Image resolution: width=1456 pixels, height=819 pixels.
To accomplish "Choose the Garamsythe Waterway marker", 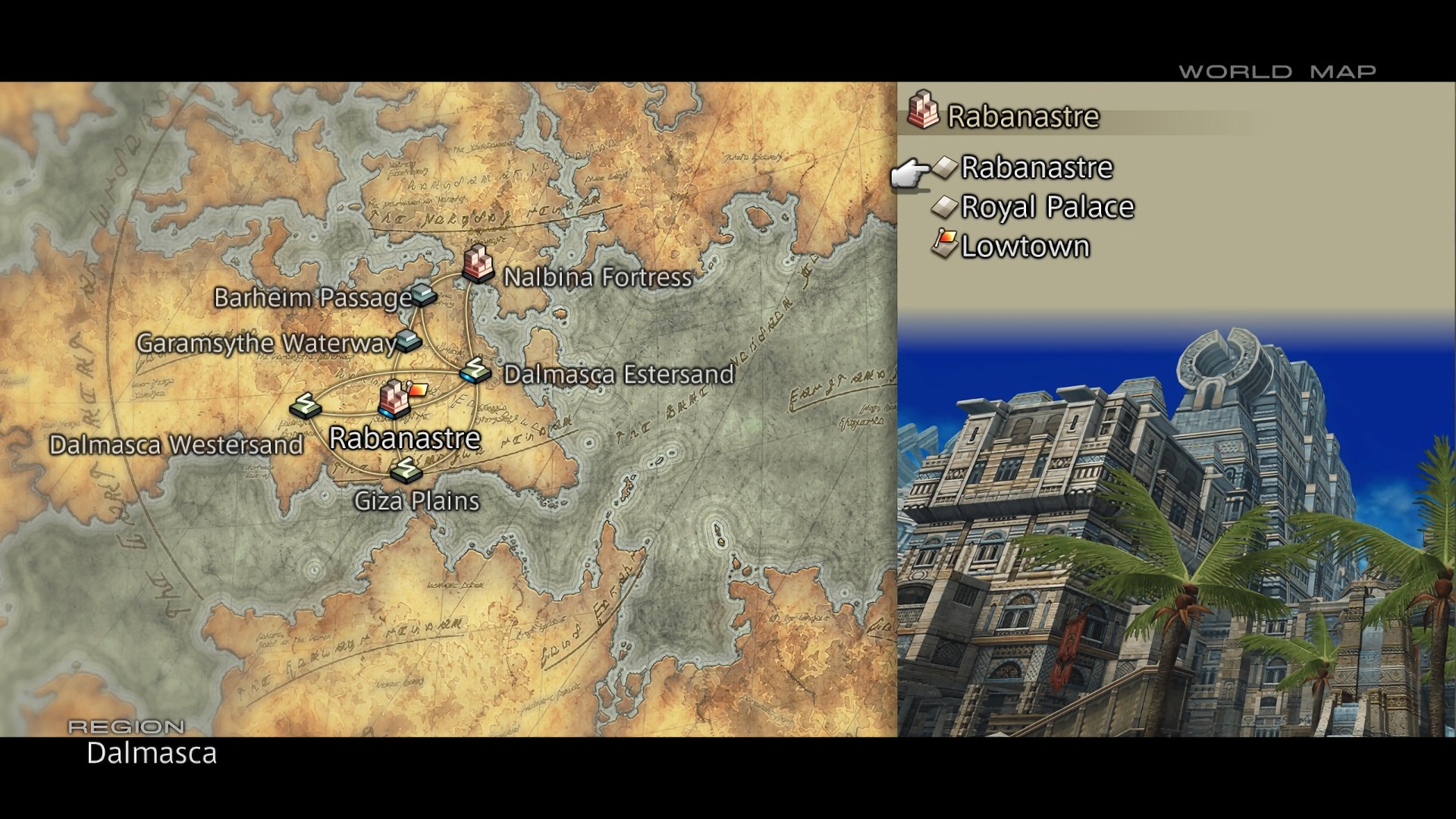I will (409, 340).
